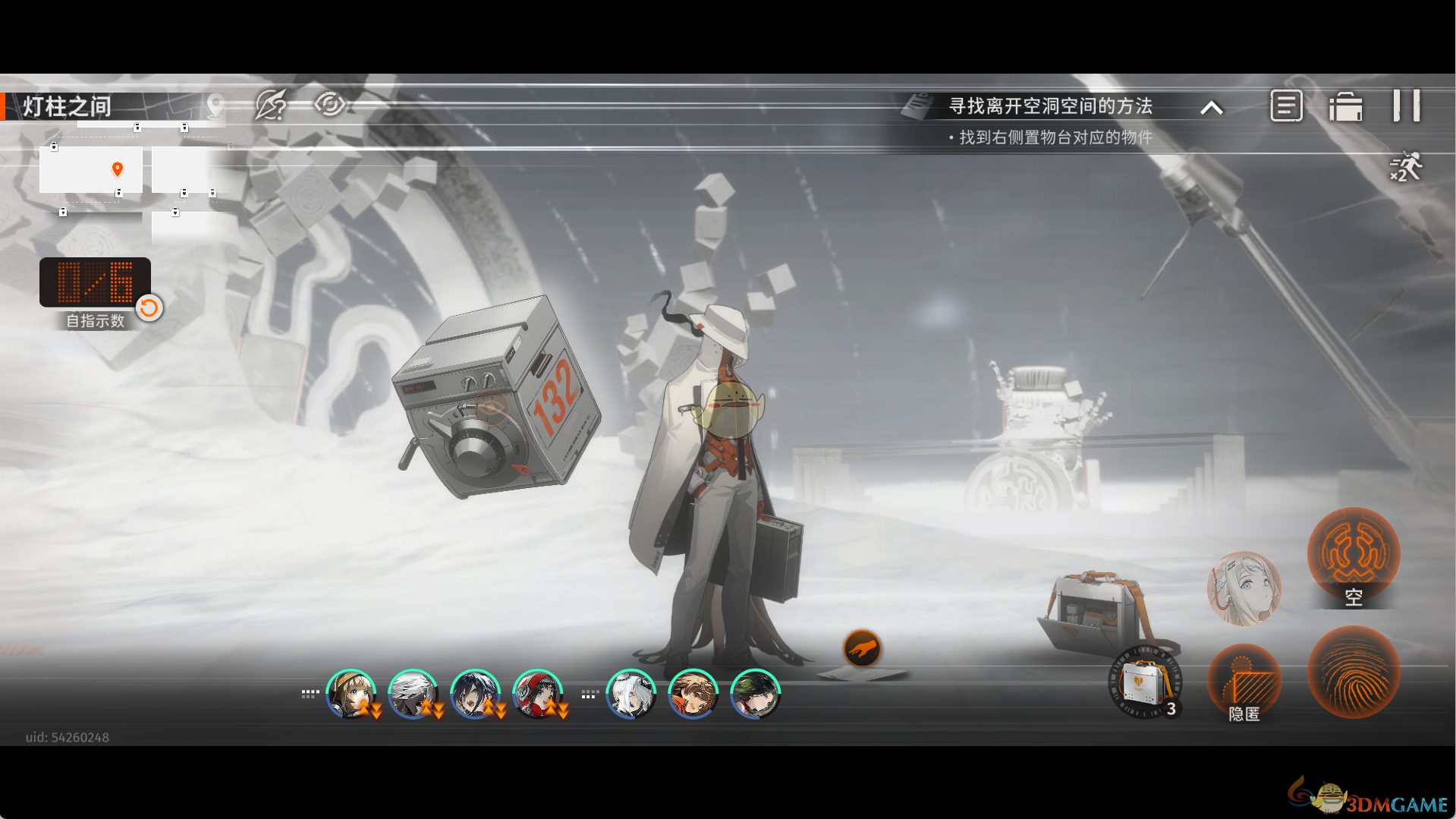Open the feather question-mark hint icon

coord(271,105)
